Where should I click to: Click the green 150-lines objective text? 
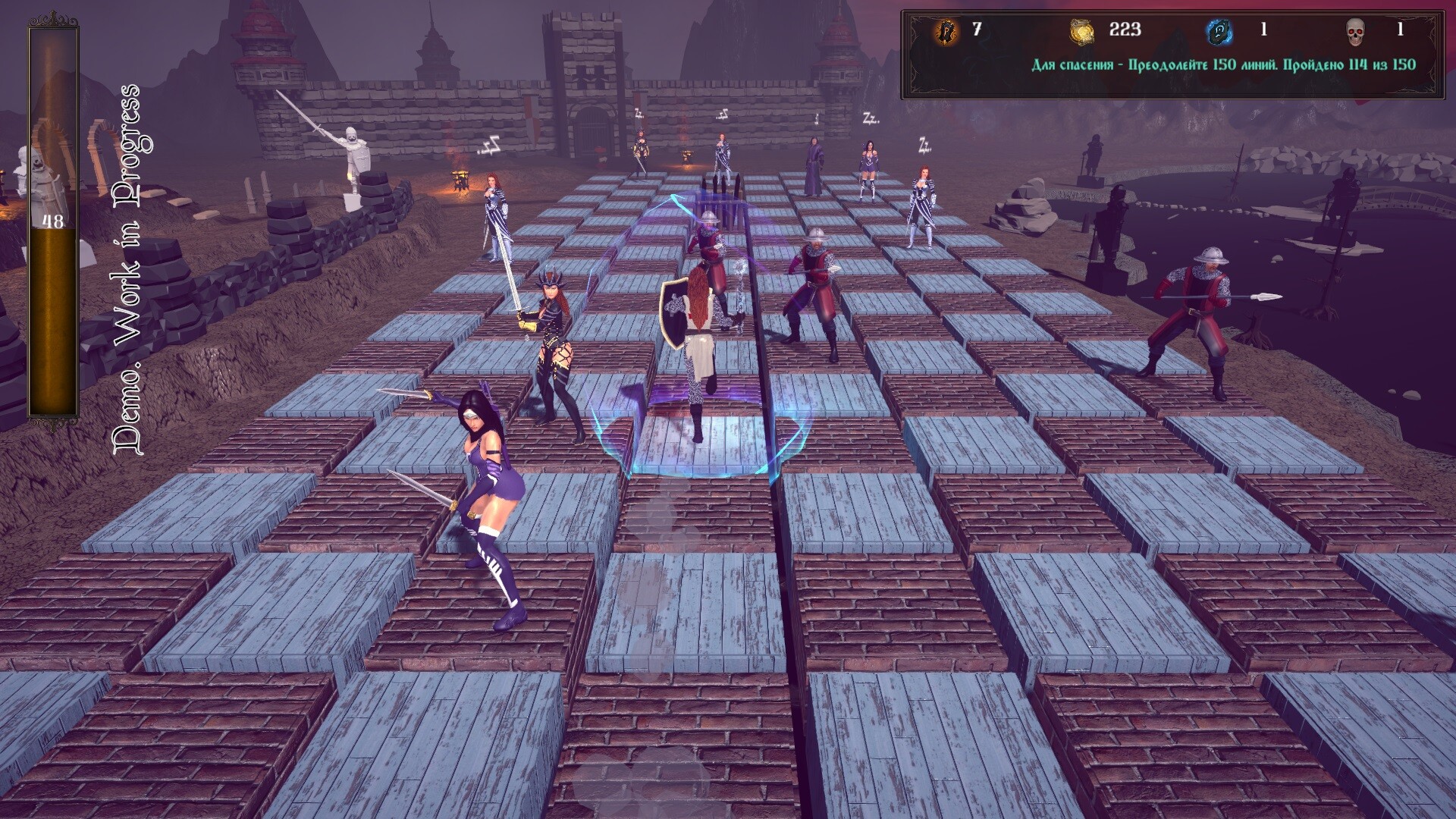pos(1223,64)
